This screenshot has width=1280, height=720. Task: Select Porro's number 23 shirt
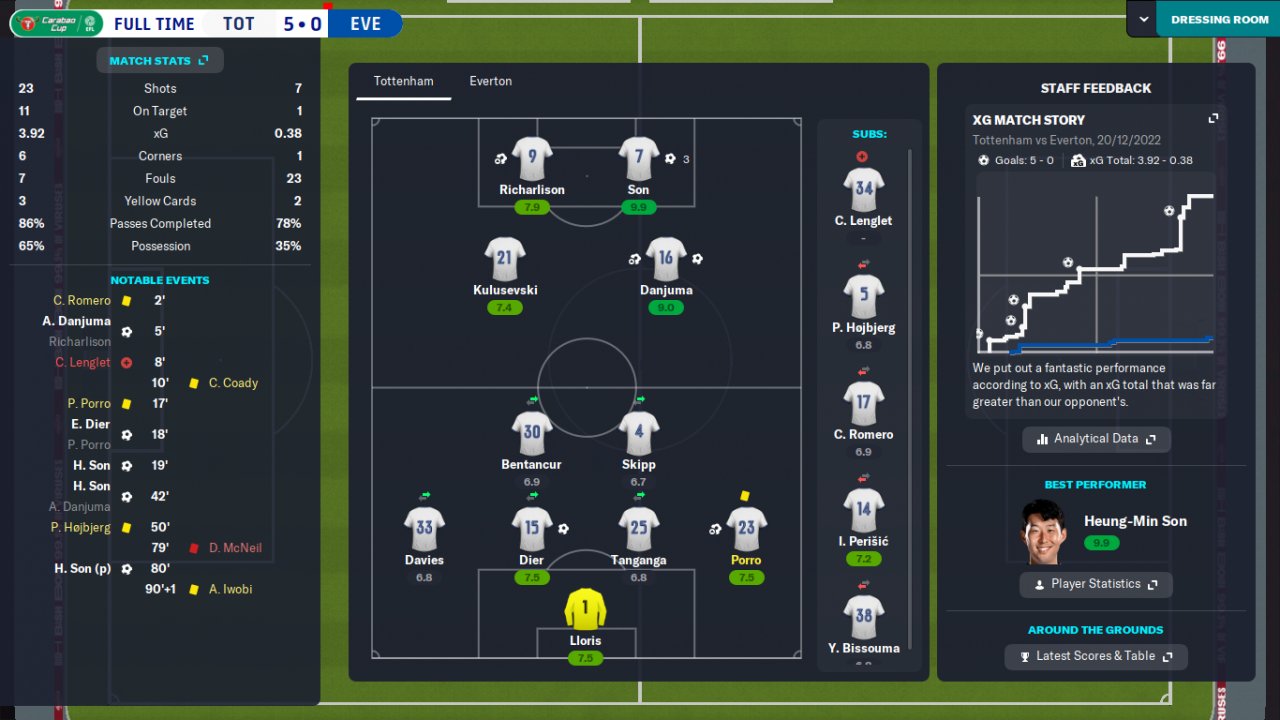click(x=746, y=530)
